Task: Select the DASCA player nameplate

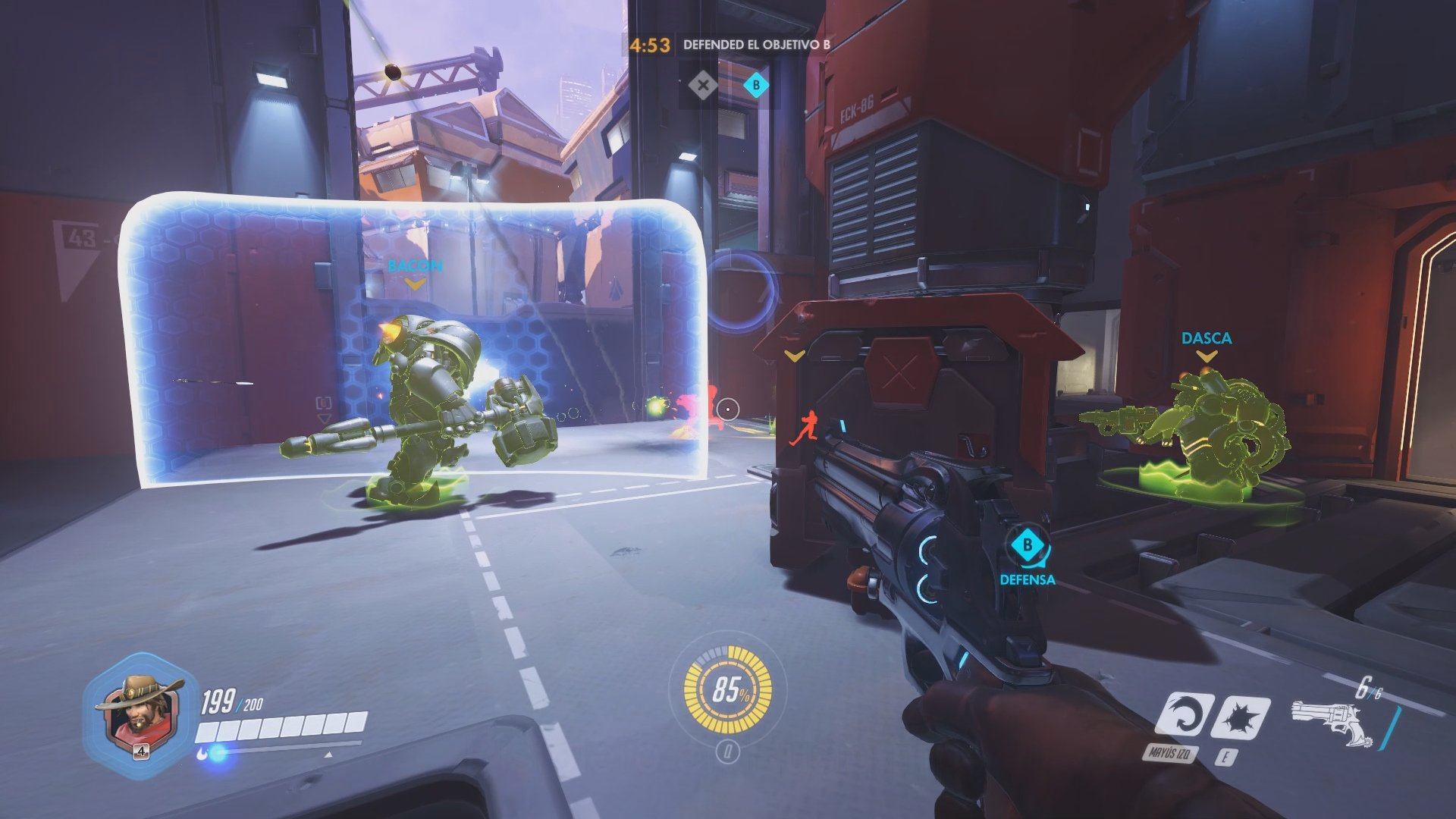Action: click(1207, 337)
